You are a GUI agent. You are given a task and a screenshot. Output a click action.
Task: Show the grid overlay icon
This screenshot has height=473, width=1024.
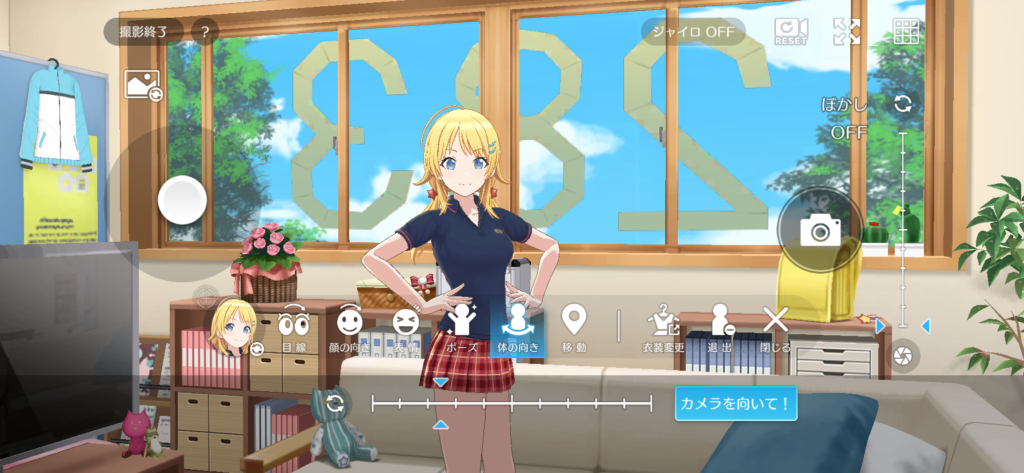pyautogui.click(x=907, y=31)
